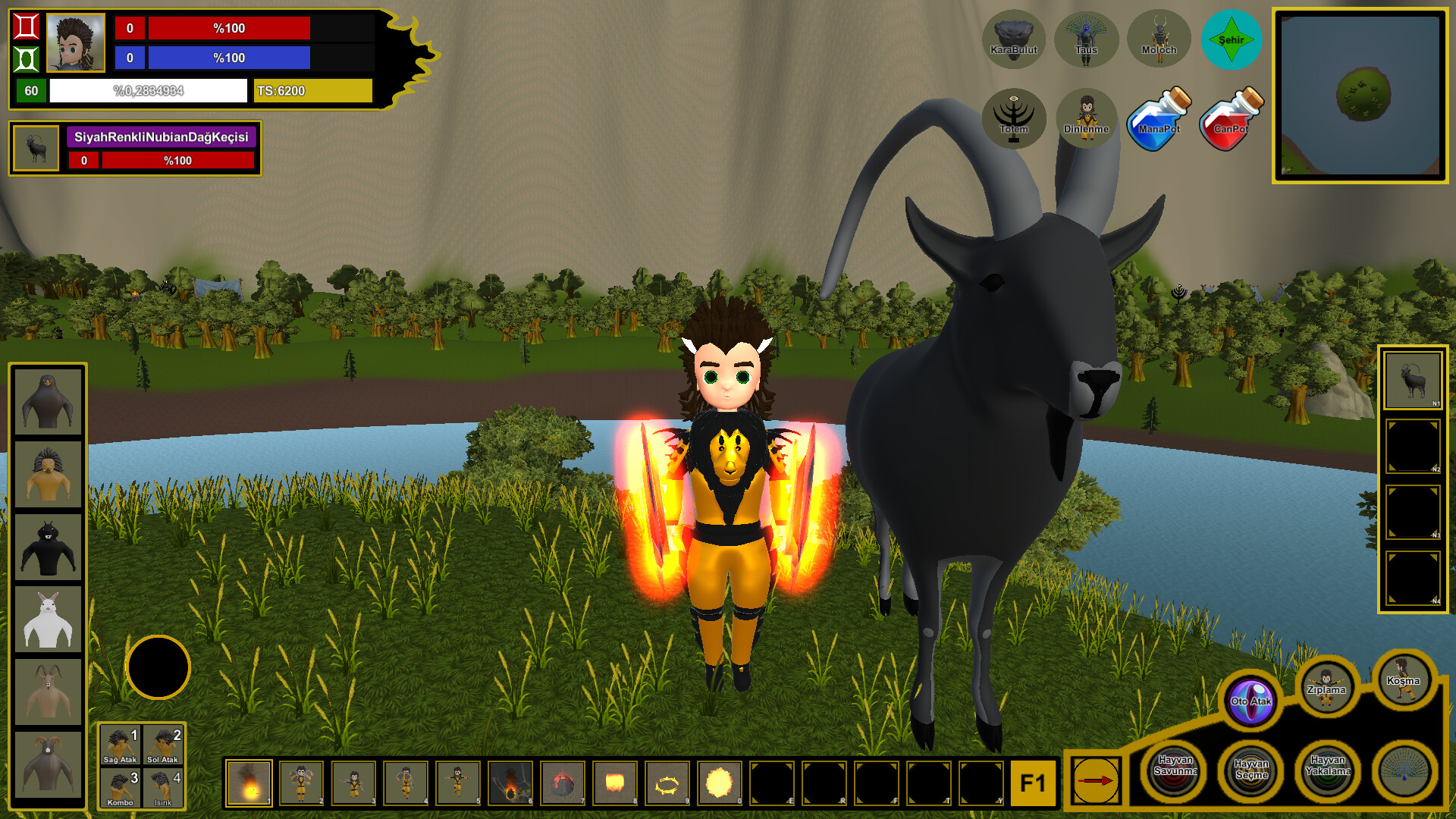Toggle the Zıplama jump ability
The width and height of the screenshot is (1456, 819).
(1328, 689)
